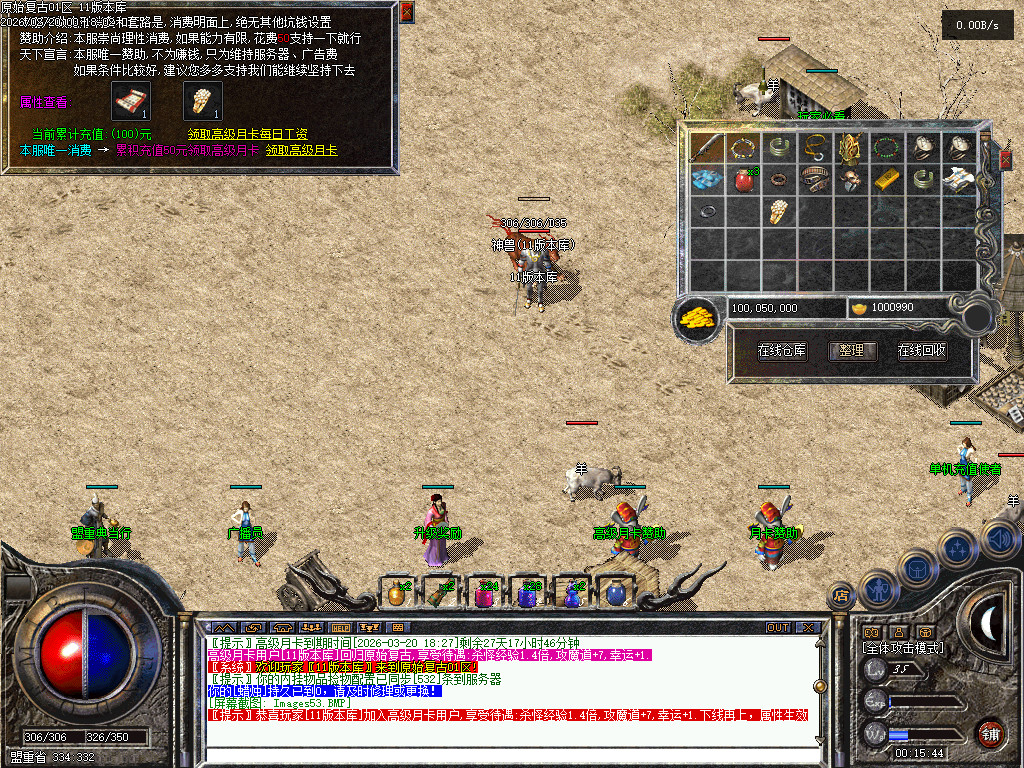
Task: Open the character figure round button
Action: point(877,588)
